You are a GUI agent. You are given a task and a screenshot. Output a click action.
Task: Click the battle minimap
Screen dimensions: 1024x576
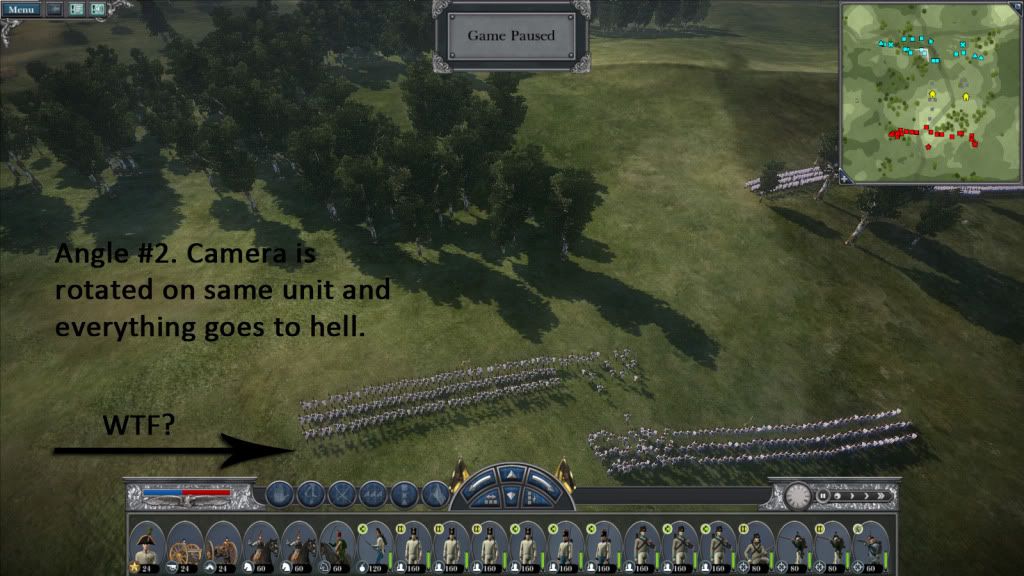[928, 91]
